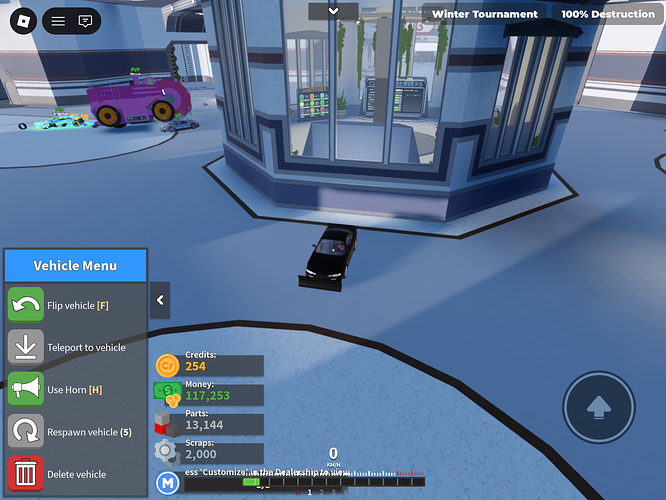Select the Scraps gear icon
Viewport: 666px width, 500px height.
(x=167, y=453)
